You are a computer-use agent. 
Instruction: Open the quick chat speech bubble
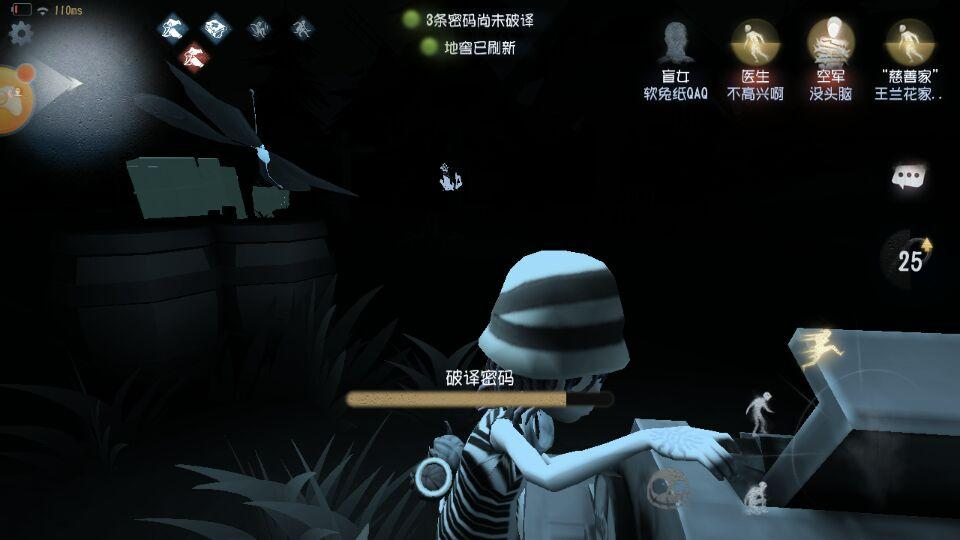tap(908, 178)
